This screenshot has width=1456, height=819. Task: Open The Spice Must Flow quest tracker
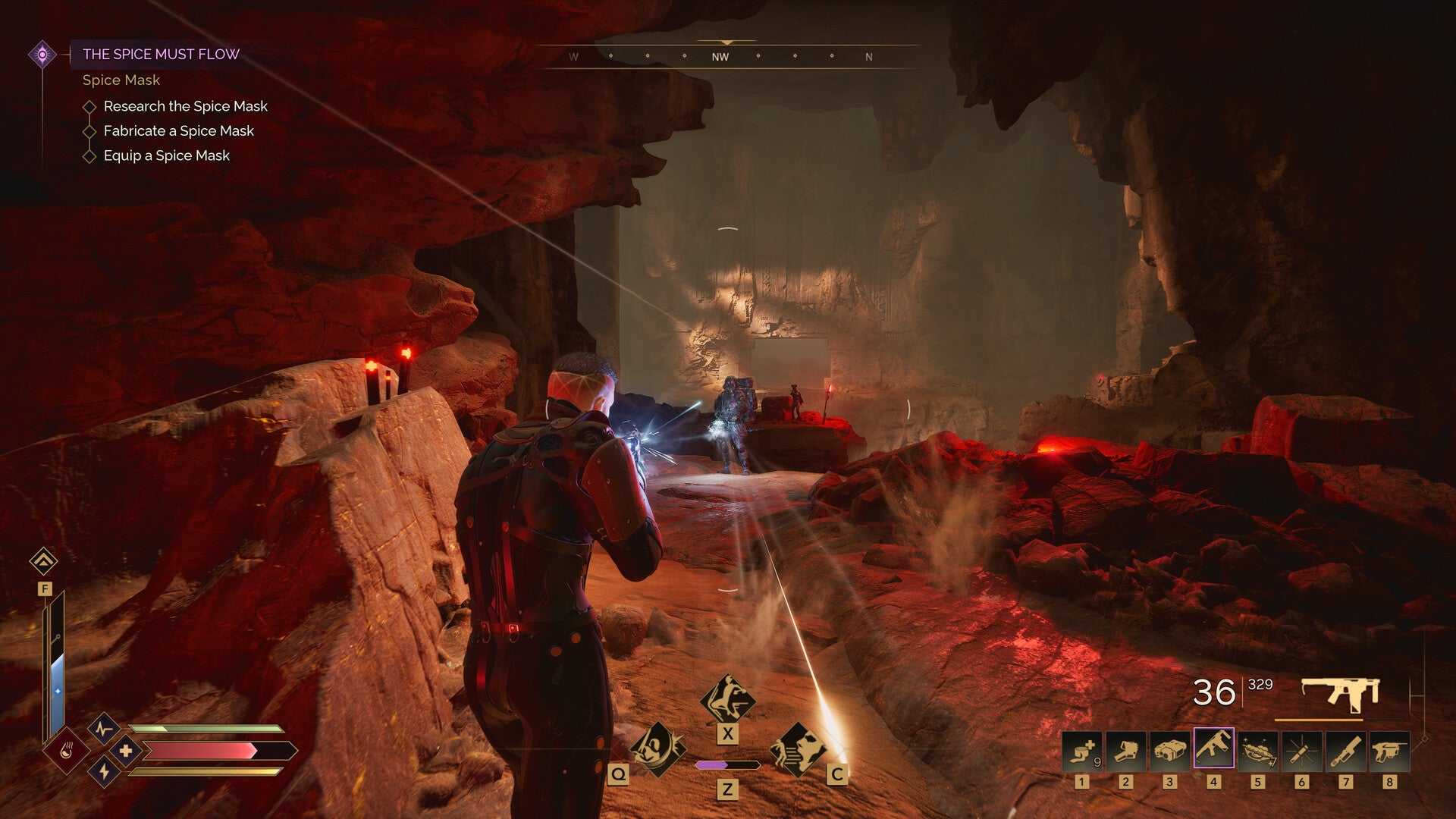click(161, 54)
